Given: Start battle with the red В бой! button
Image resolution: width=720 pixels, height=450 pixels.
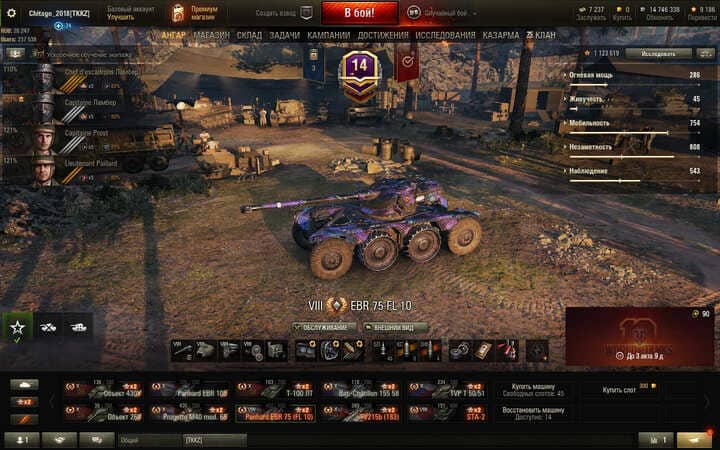Looking at the screenshot, I should (359, 13).
